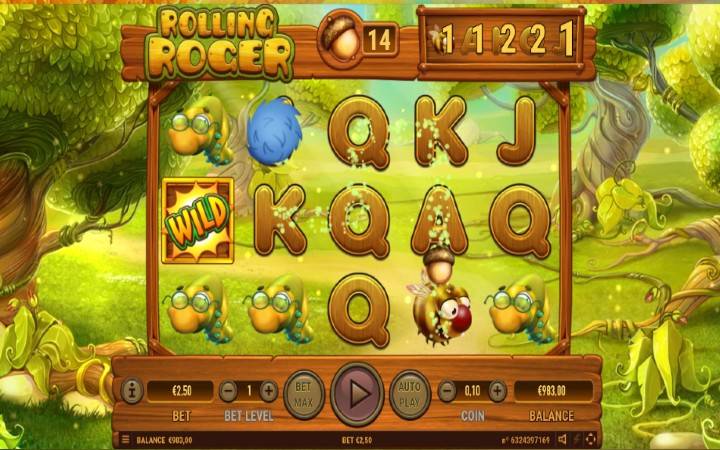Screen dimensions: 720x450
Task: Toggle fullscreen mode
Action: point(590,439)
